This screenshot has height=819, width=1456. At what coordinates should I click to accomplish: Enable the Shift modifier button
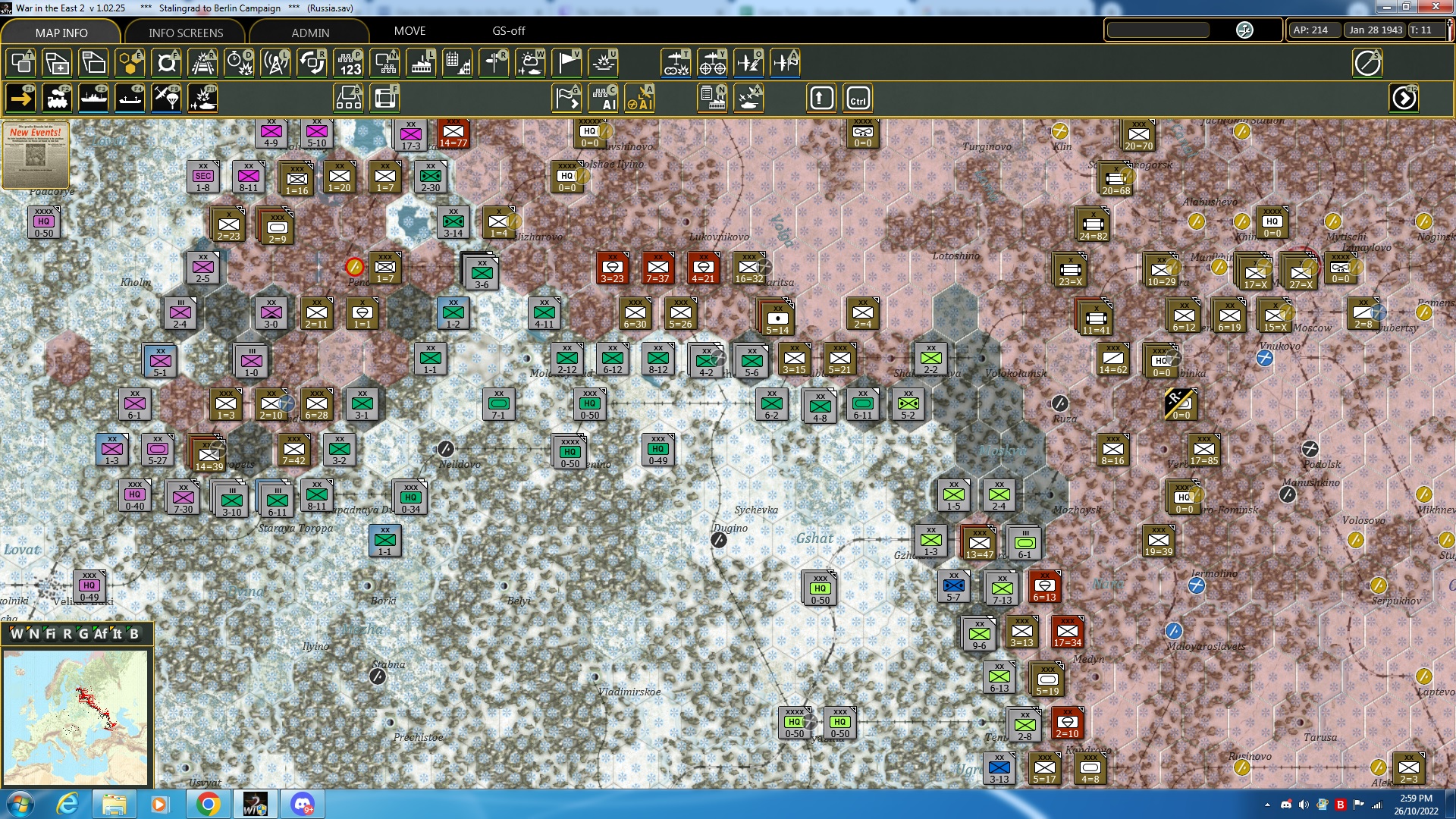coord(821,97)
